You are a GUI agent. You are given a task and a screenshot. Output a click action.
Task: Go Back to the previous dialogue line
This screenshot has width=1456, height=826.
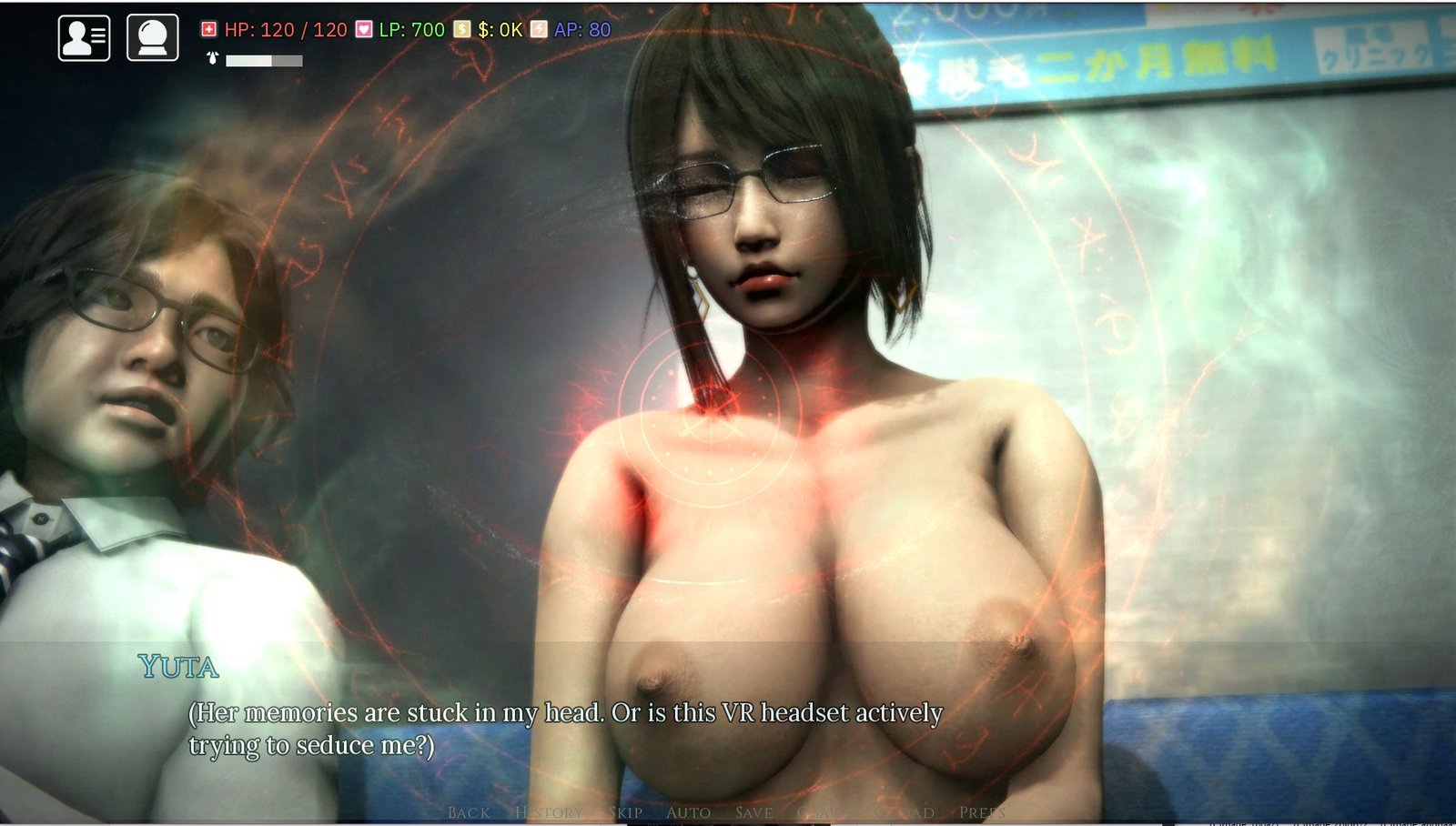[469, 812]
